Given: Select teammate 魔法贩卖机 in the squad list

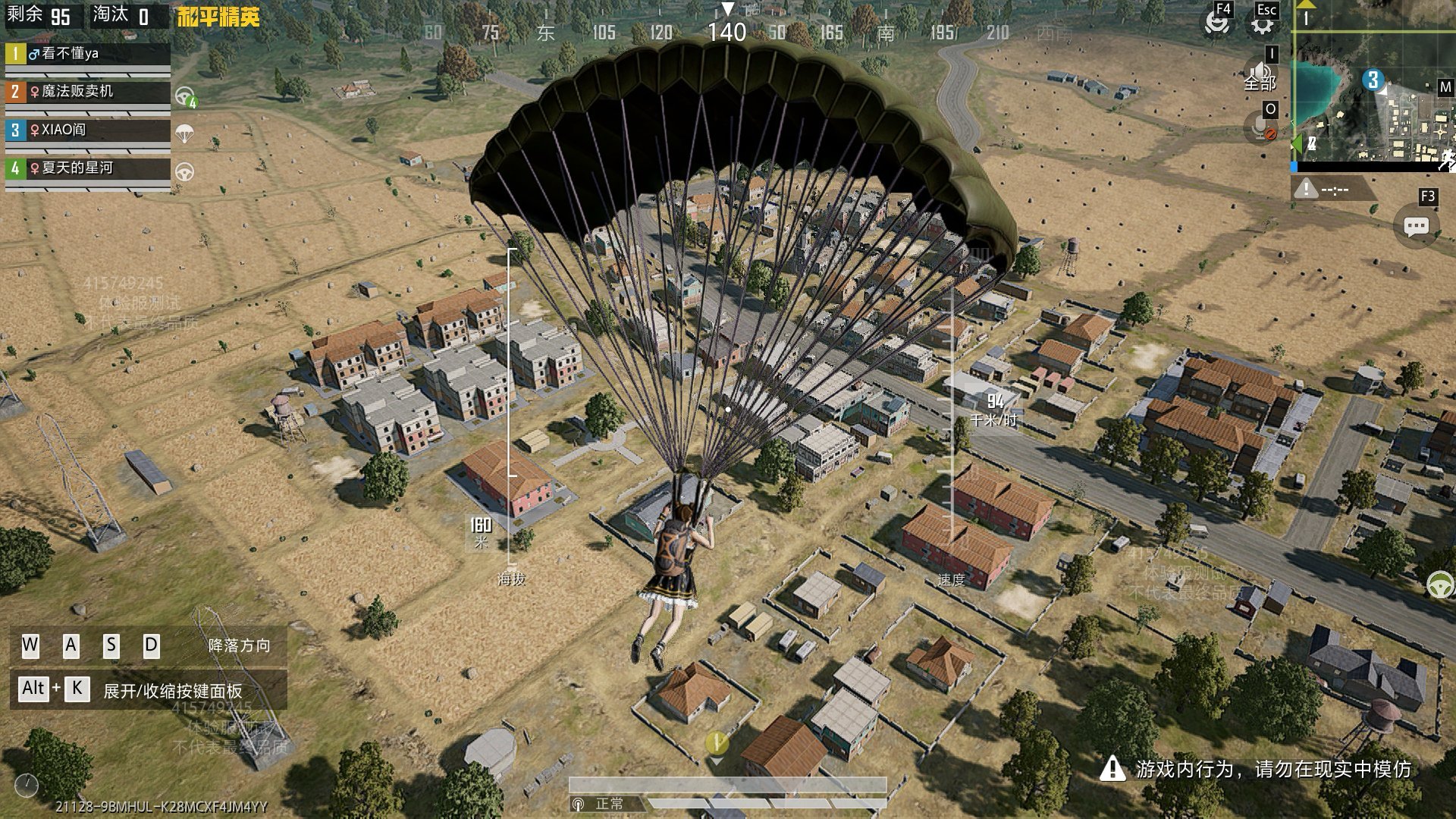Looking at the screenshot, I should (87, 92).
